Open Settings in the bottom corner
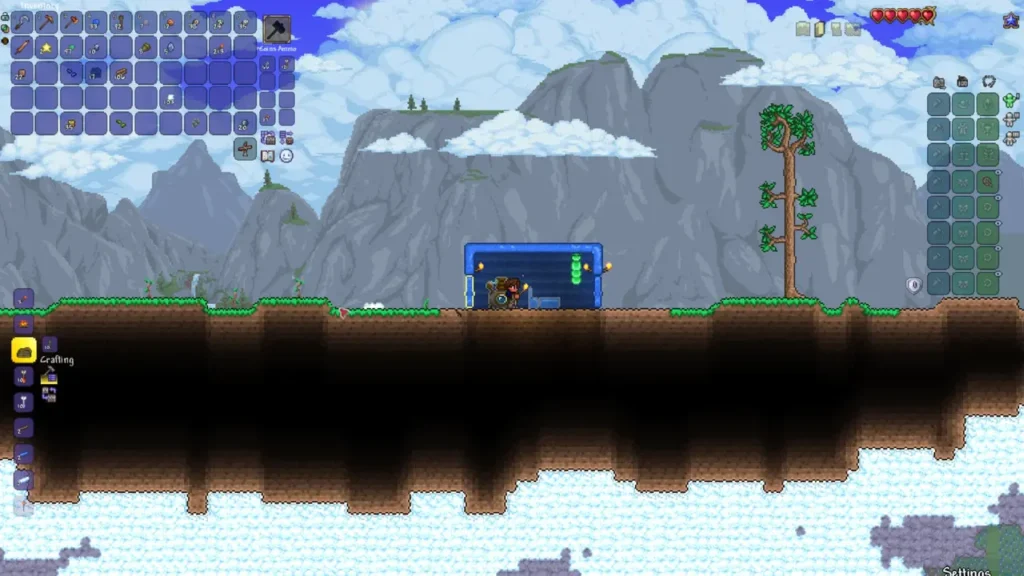Image resolution: width=1024 pixels, height=576 pixels. tap(966, 571)
